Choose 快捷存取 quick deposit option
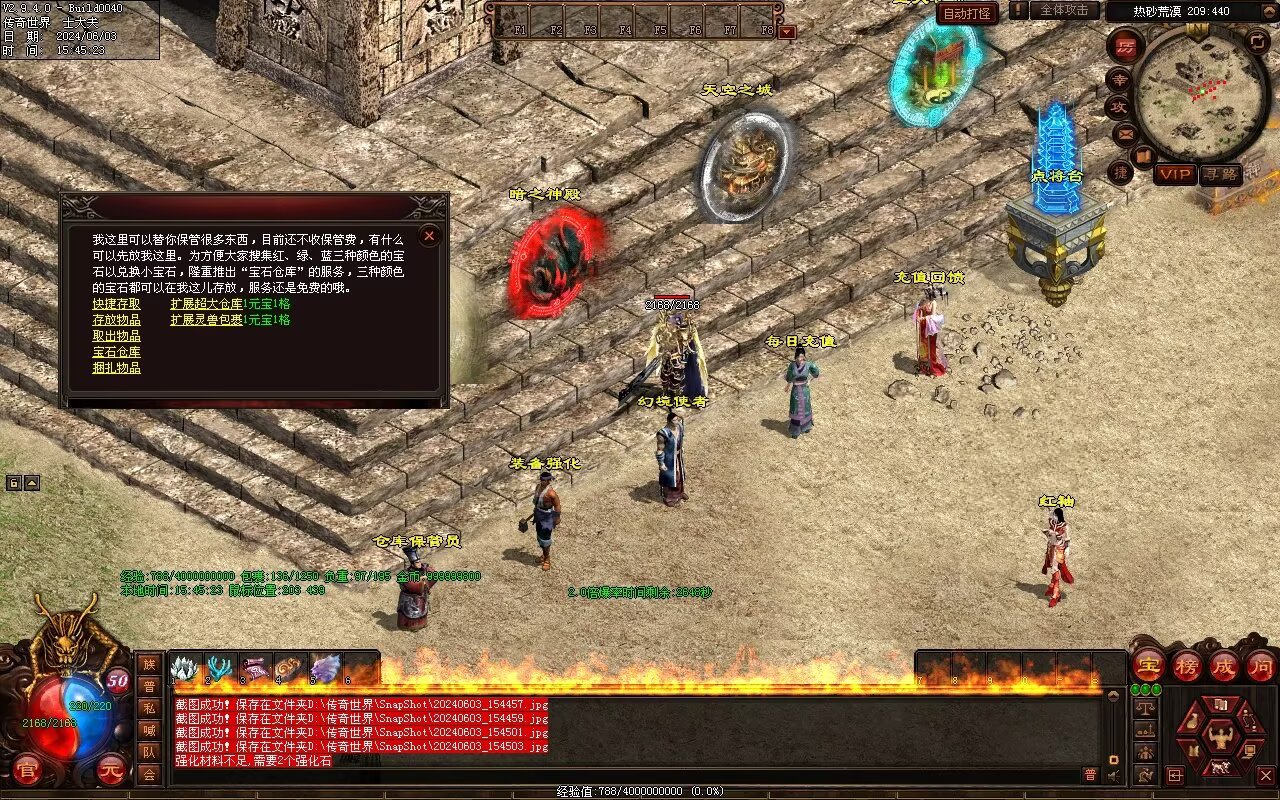Image resolution: width=1280 pixels, height=800 pixels. (116, 304)
